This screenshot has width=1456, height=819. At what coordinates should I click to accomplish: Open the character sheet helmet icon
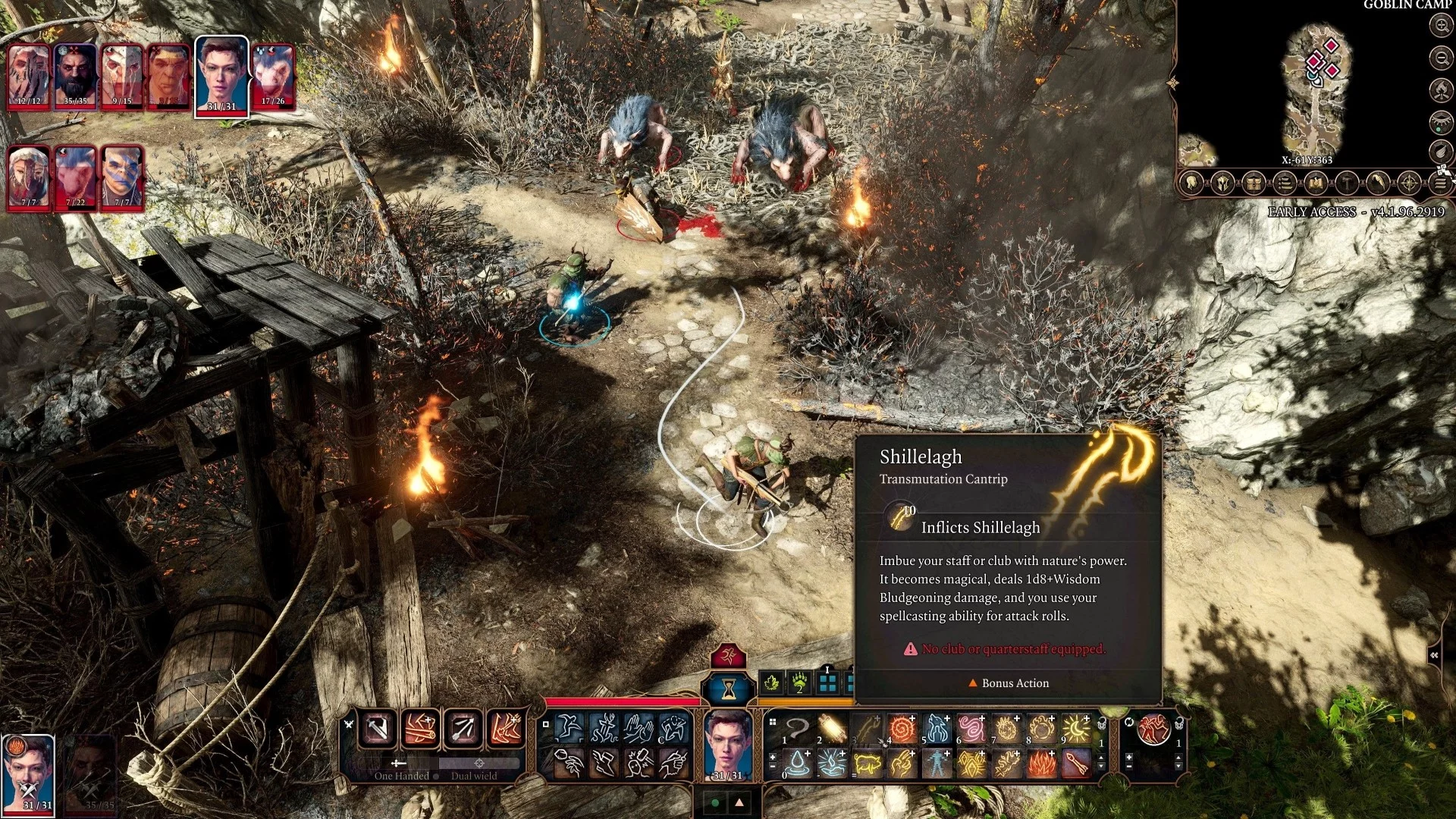(1222, 184)
